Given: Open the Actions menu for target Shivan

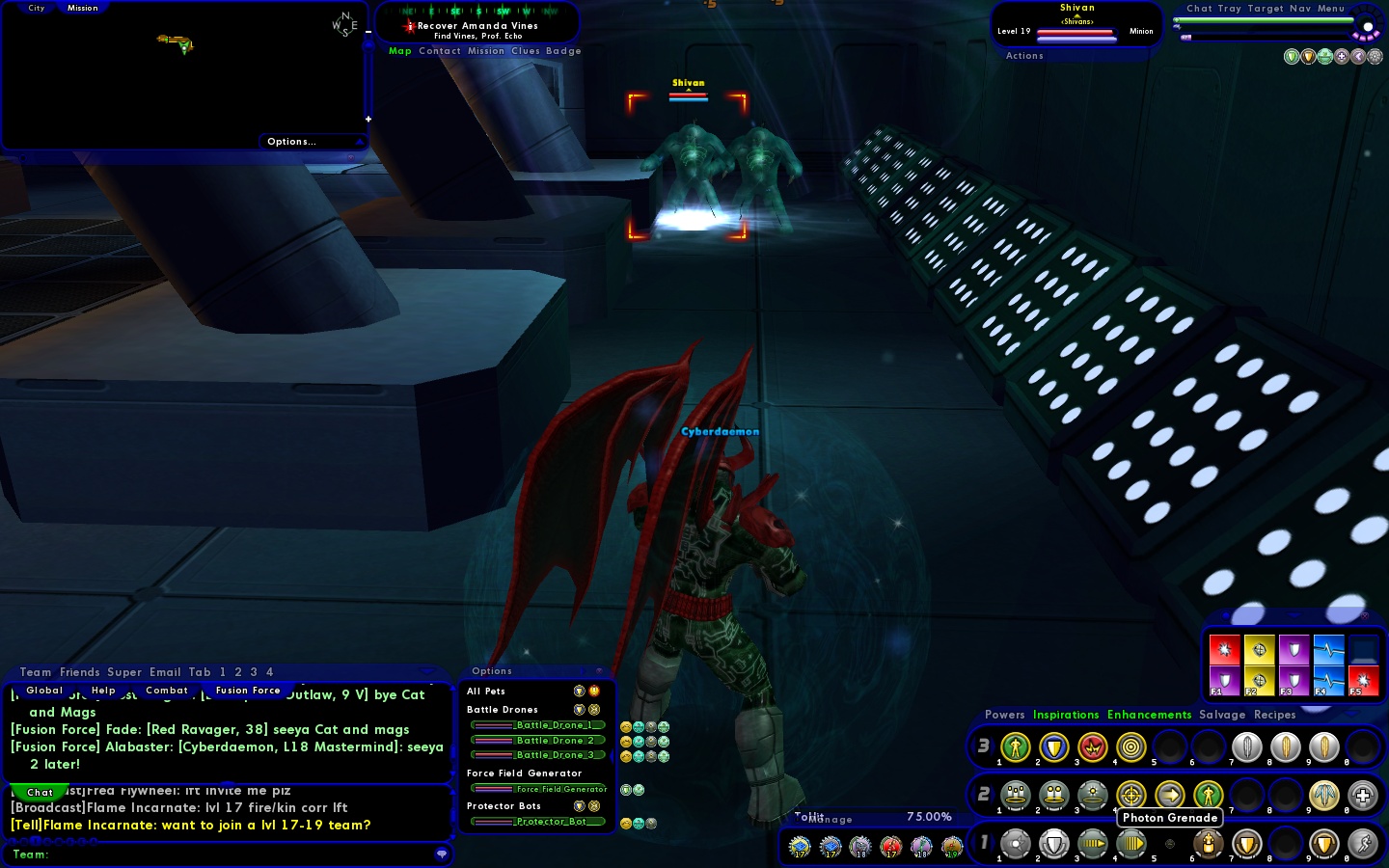Looking at the screenshot, I should click(1024, 56).
